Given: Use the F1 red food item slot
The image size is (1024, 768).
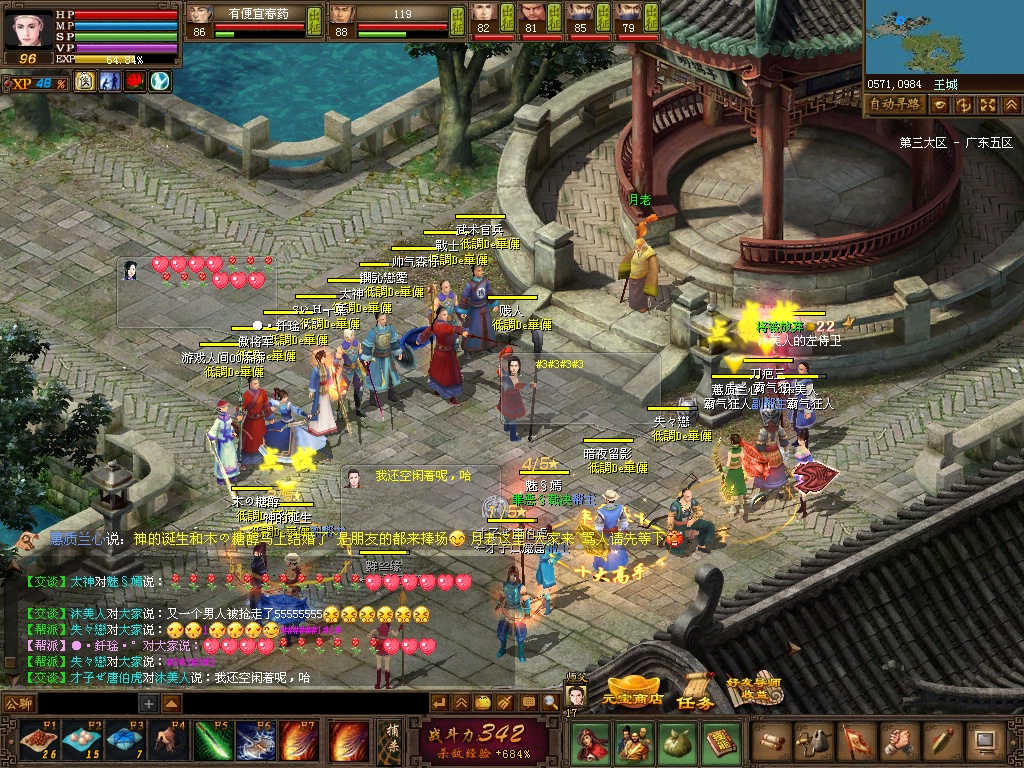Looking at the screenshot, I should click(36, 741).
